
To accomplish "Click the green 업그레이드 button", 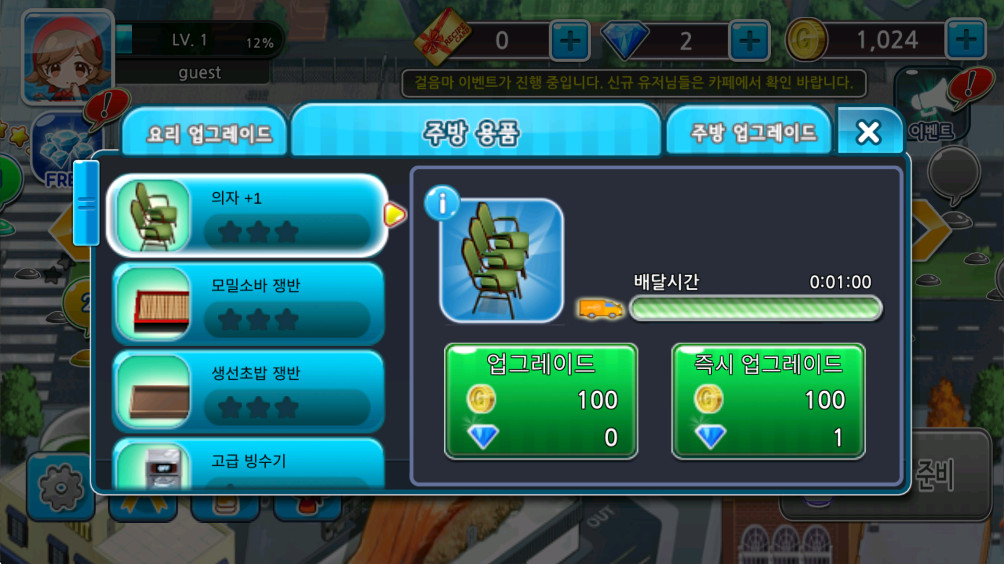I will tap(540, 401).
